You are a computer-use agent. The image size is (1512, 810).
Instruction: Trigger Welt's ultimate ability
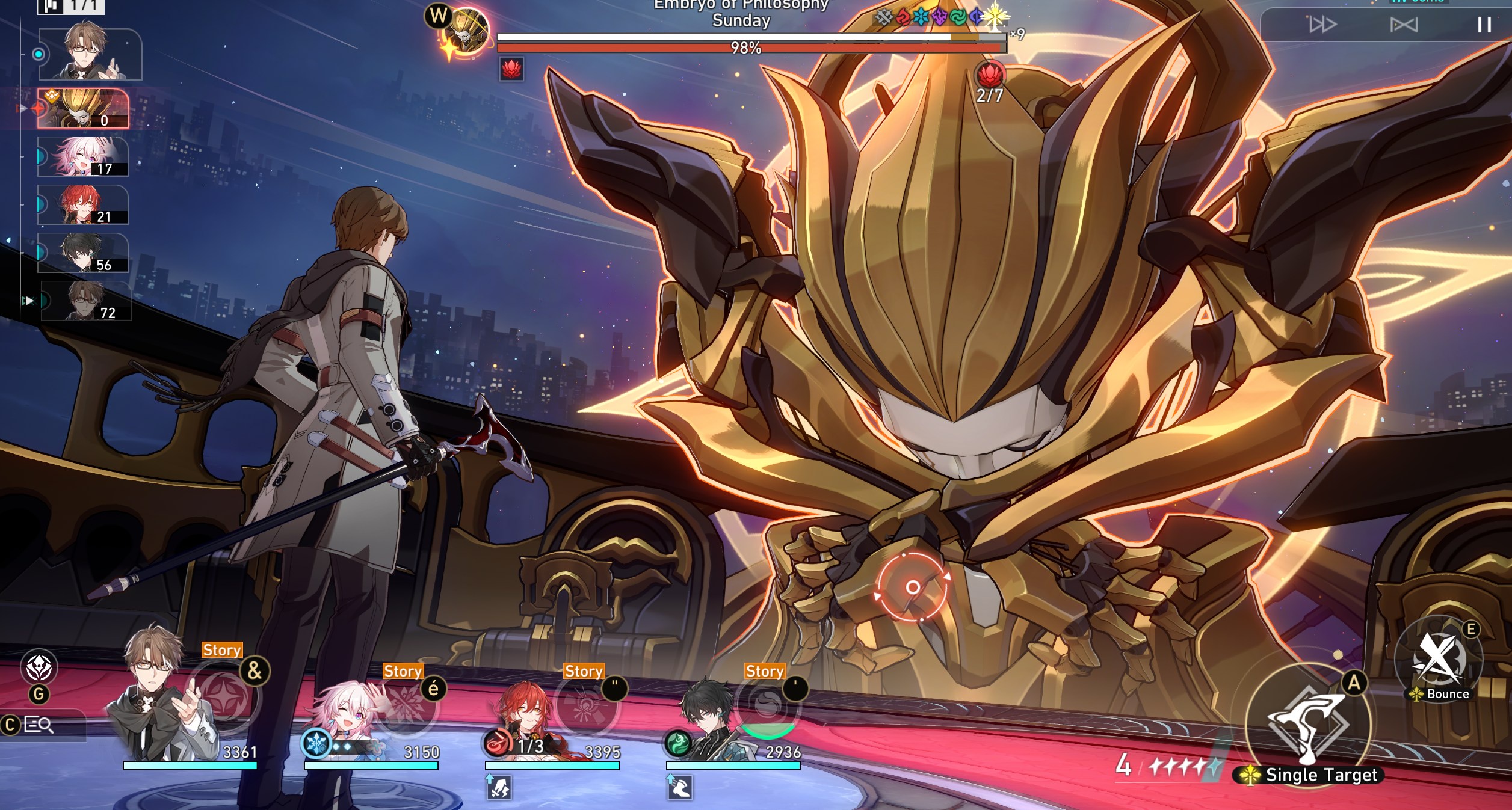coord(224,699)
